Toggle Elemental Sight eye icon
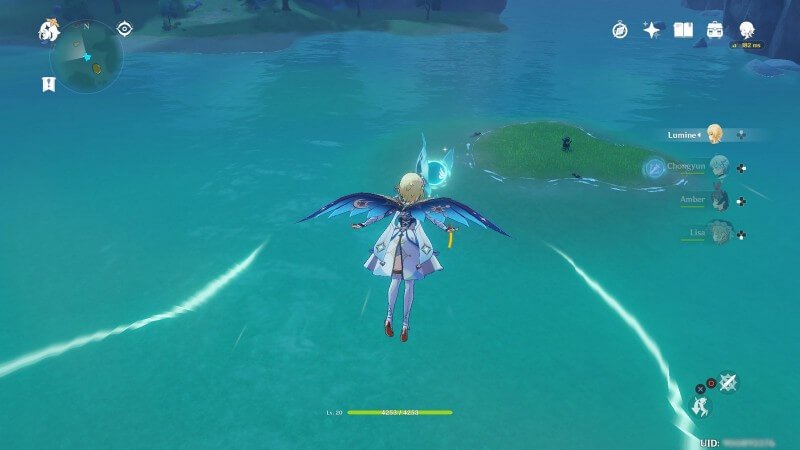Image resolution: width=800 pixels, height=450 pixels. (x=124, y=29)
